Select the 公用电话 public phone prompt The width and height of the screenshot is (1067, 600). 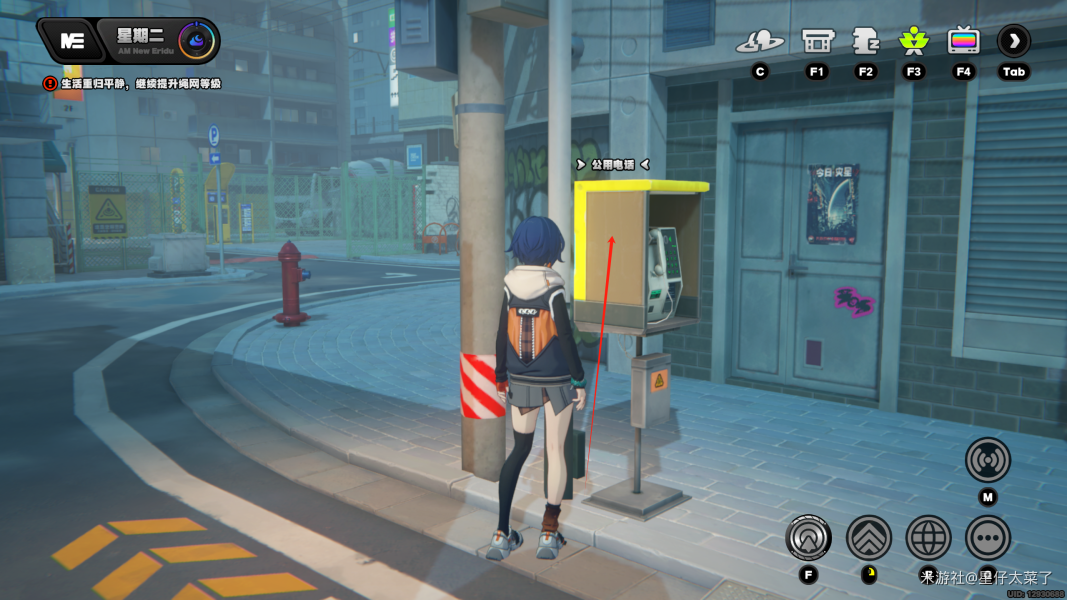tap(613, 164)
